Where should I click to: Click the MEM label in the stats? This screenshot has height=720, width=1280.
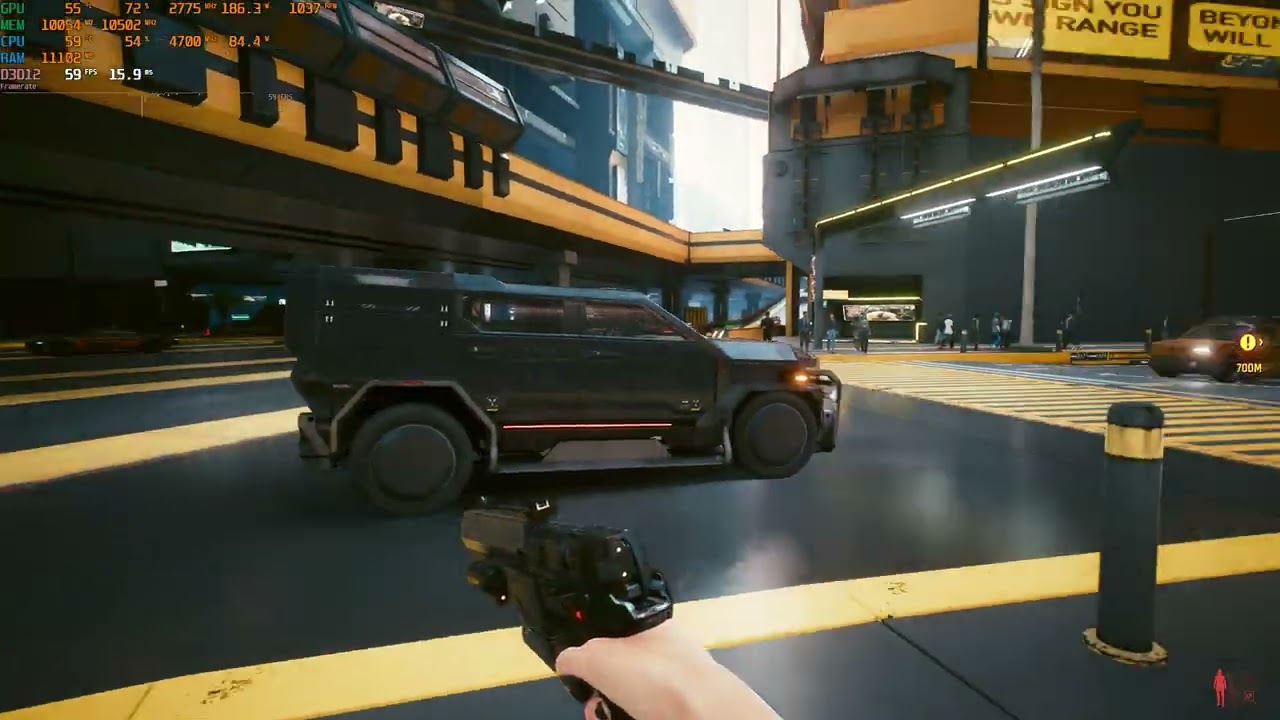pos(11,22)
